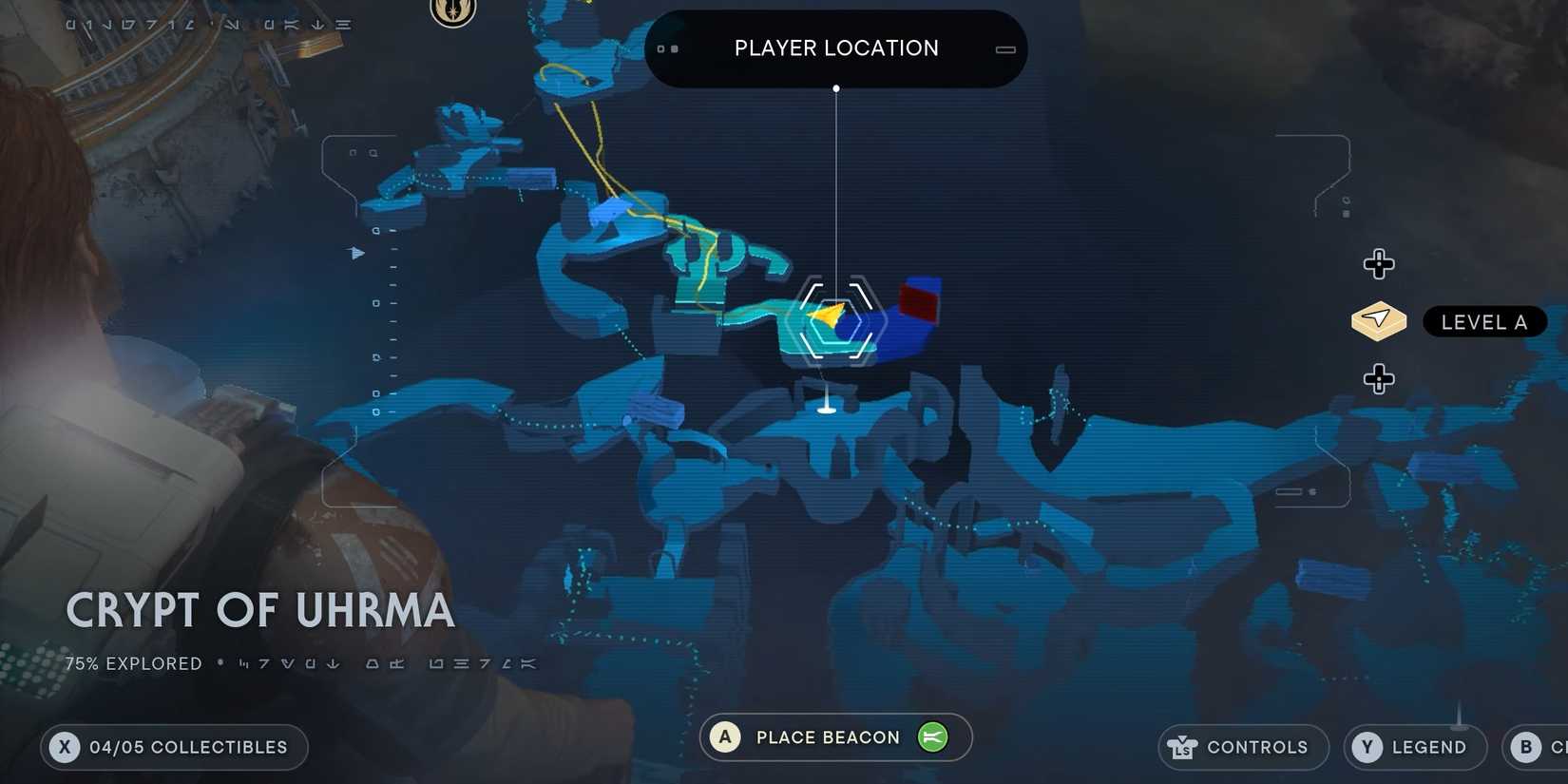Select the map level cube icon beside LEVEL A
Viewport: 1568px width, 784px height.
tap(1378, 321)
